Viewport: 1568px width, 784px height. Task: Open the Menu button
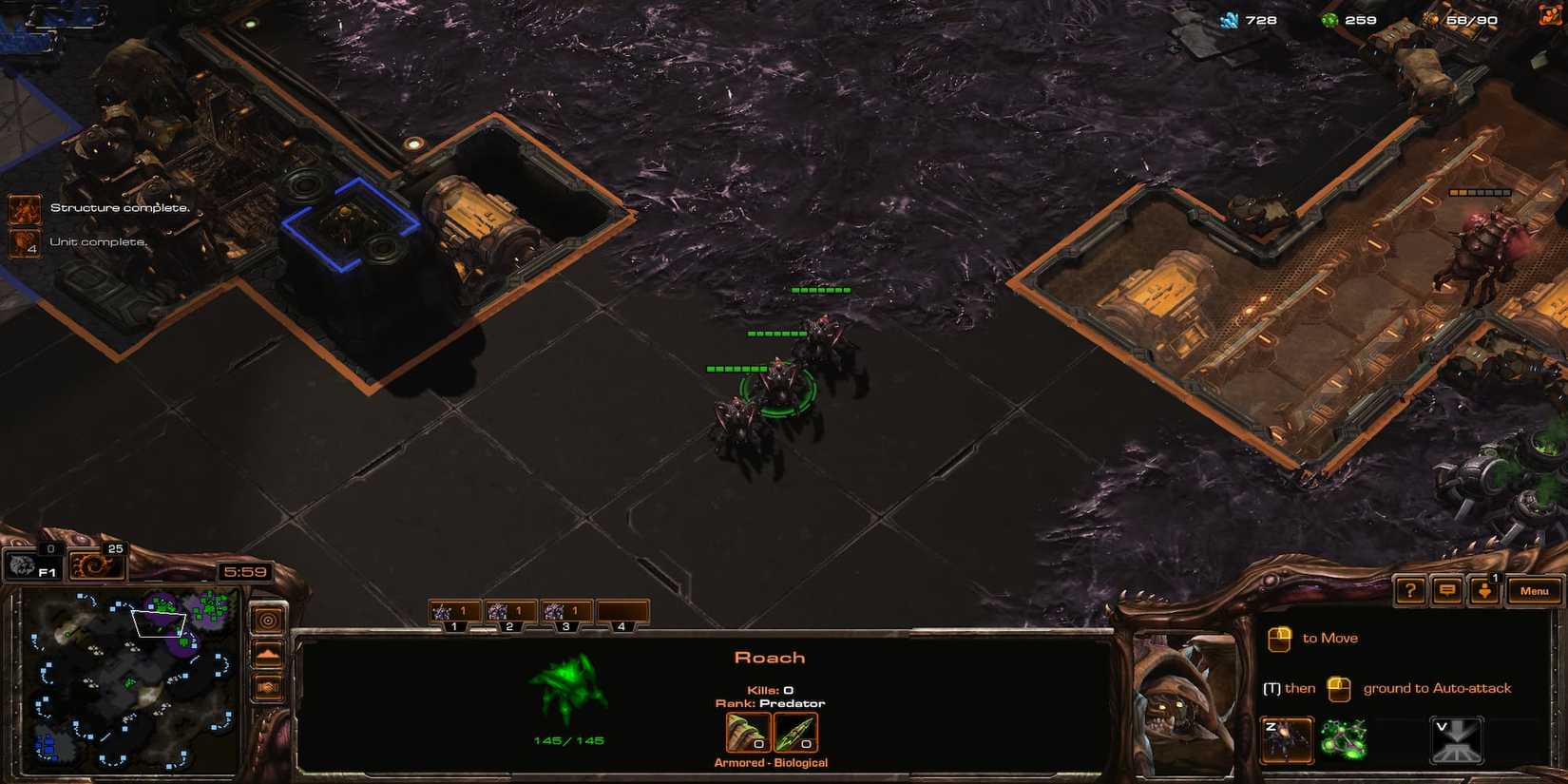point(1534,590)
